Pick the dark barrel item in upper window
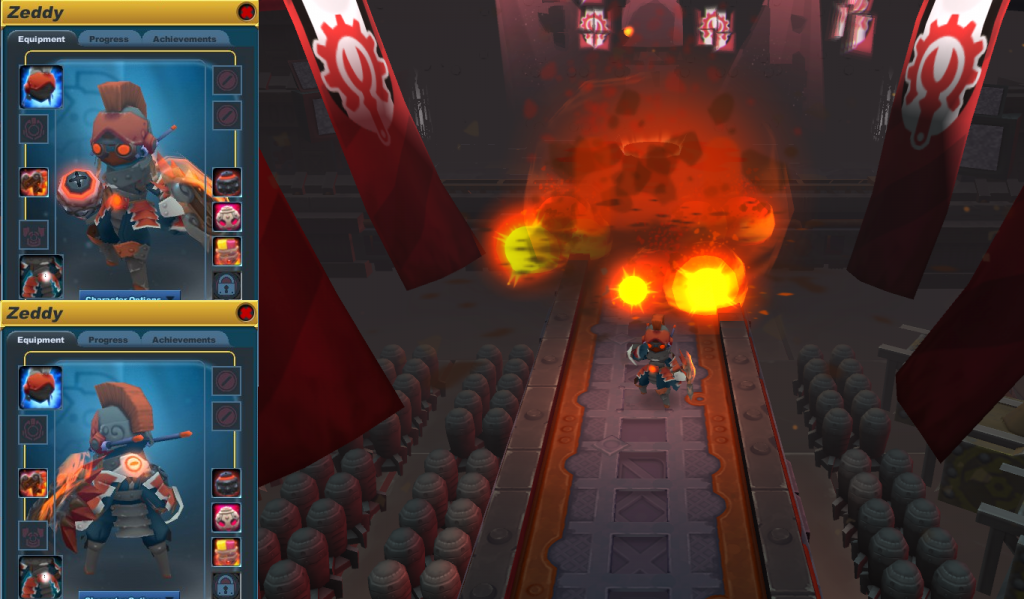1024x599 pixels. pos(227,182)
